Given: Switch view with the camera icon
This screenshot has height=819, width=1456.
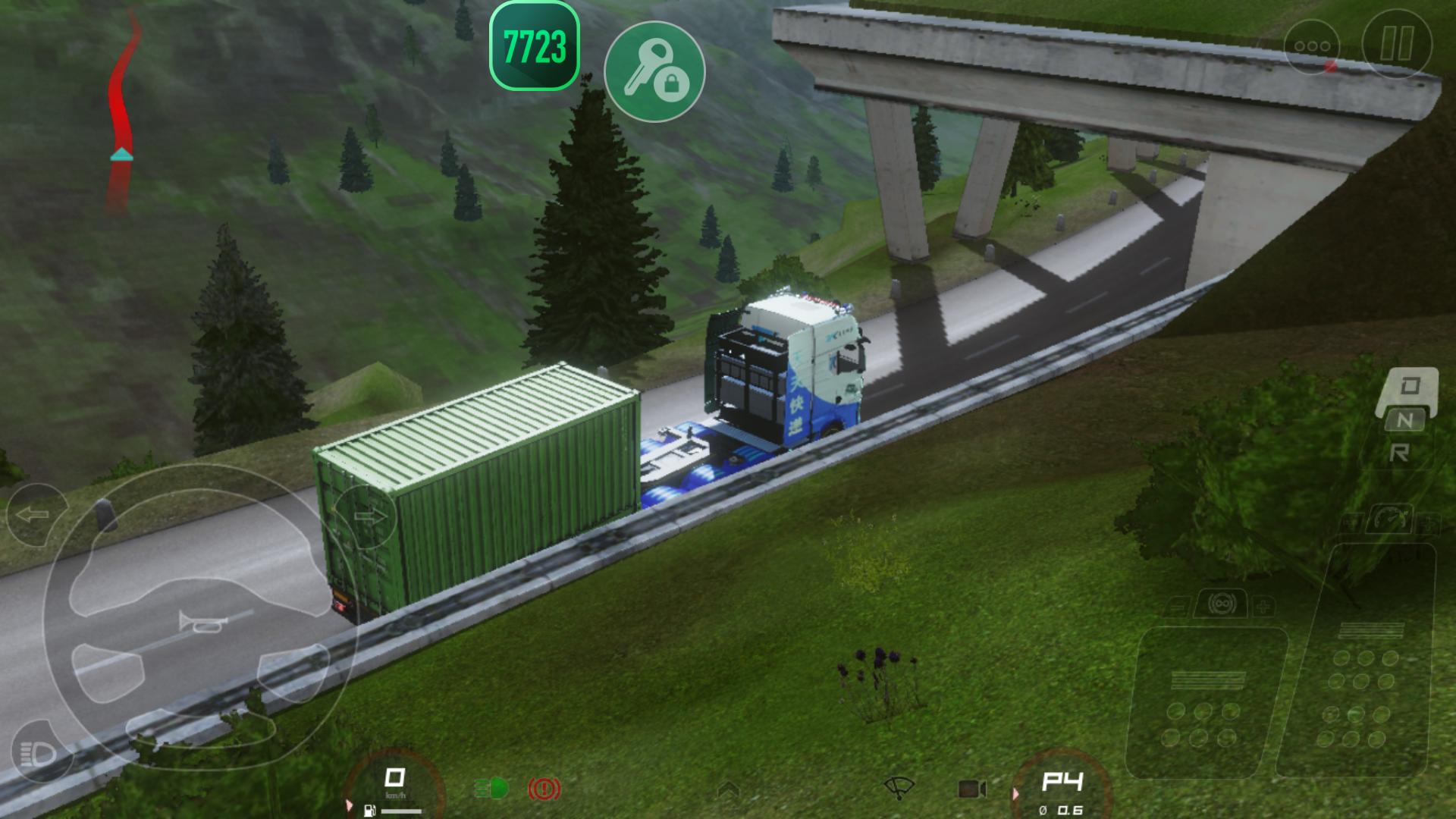Looking at the screenshot, I should pyautogui.click(x=971, y=789).
